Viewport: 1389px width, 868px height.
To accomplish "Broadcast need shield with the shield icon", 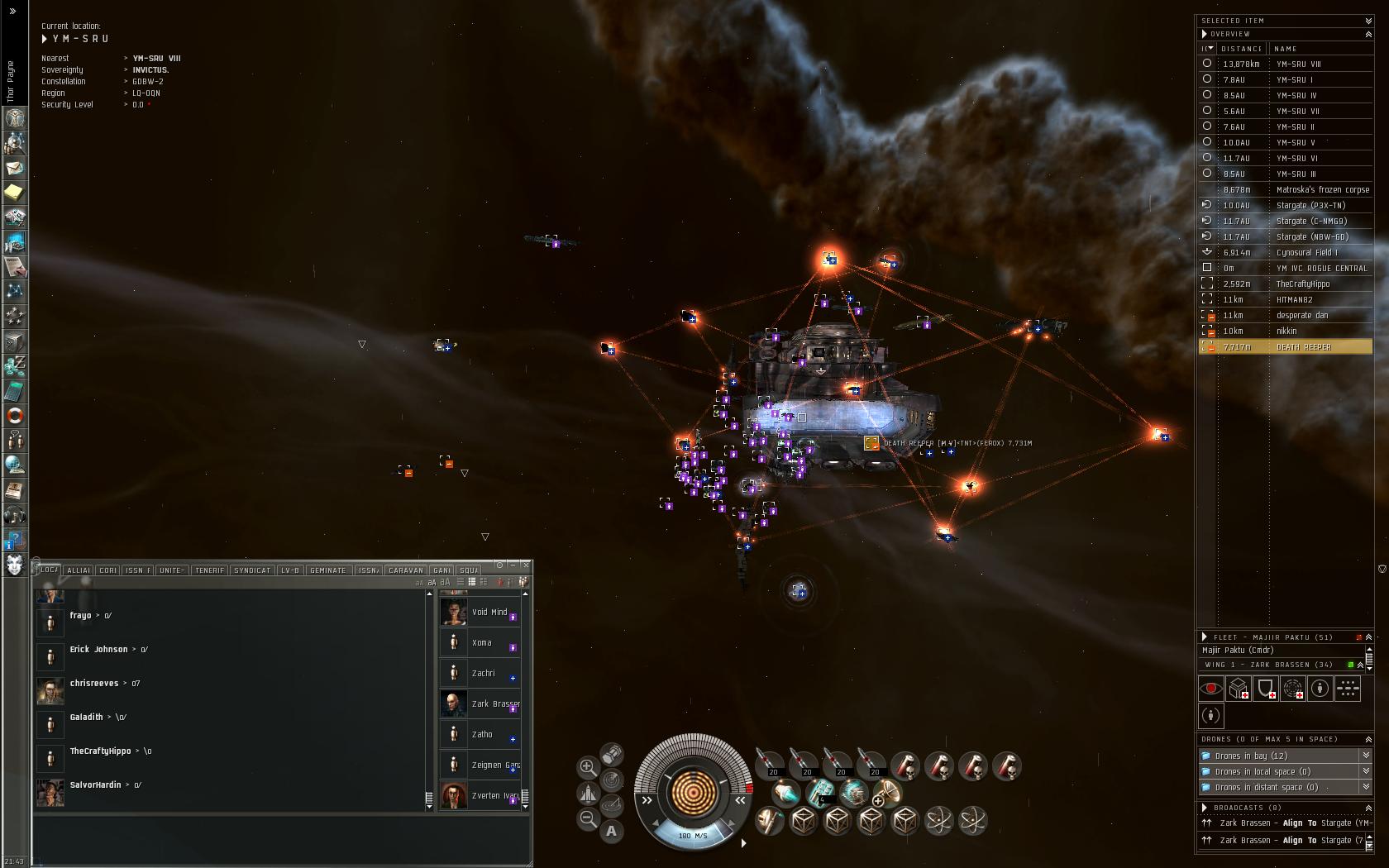I will [1265, 688].
